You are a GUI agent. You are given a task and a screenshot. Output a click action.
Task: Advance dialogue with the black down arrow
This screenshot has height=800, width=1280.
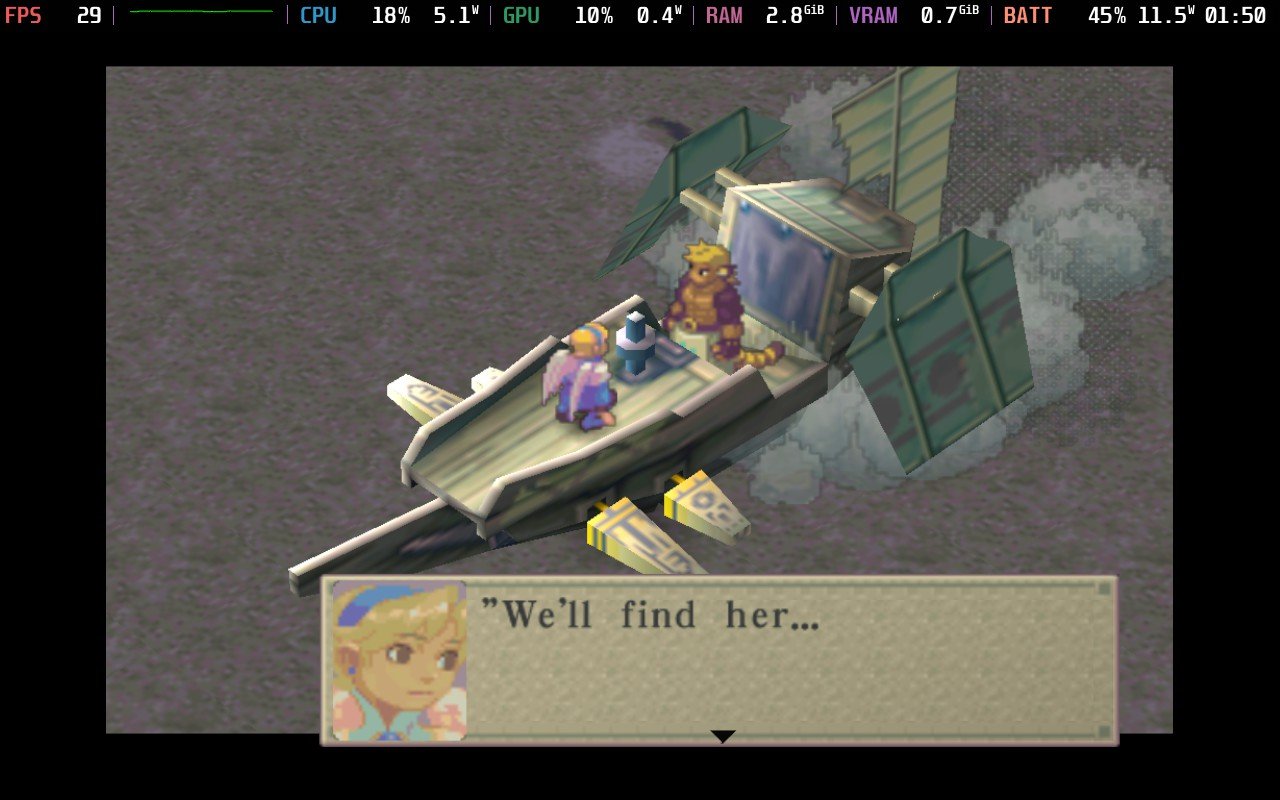pos(722,736)
